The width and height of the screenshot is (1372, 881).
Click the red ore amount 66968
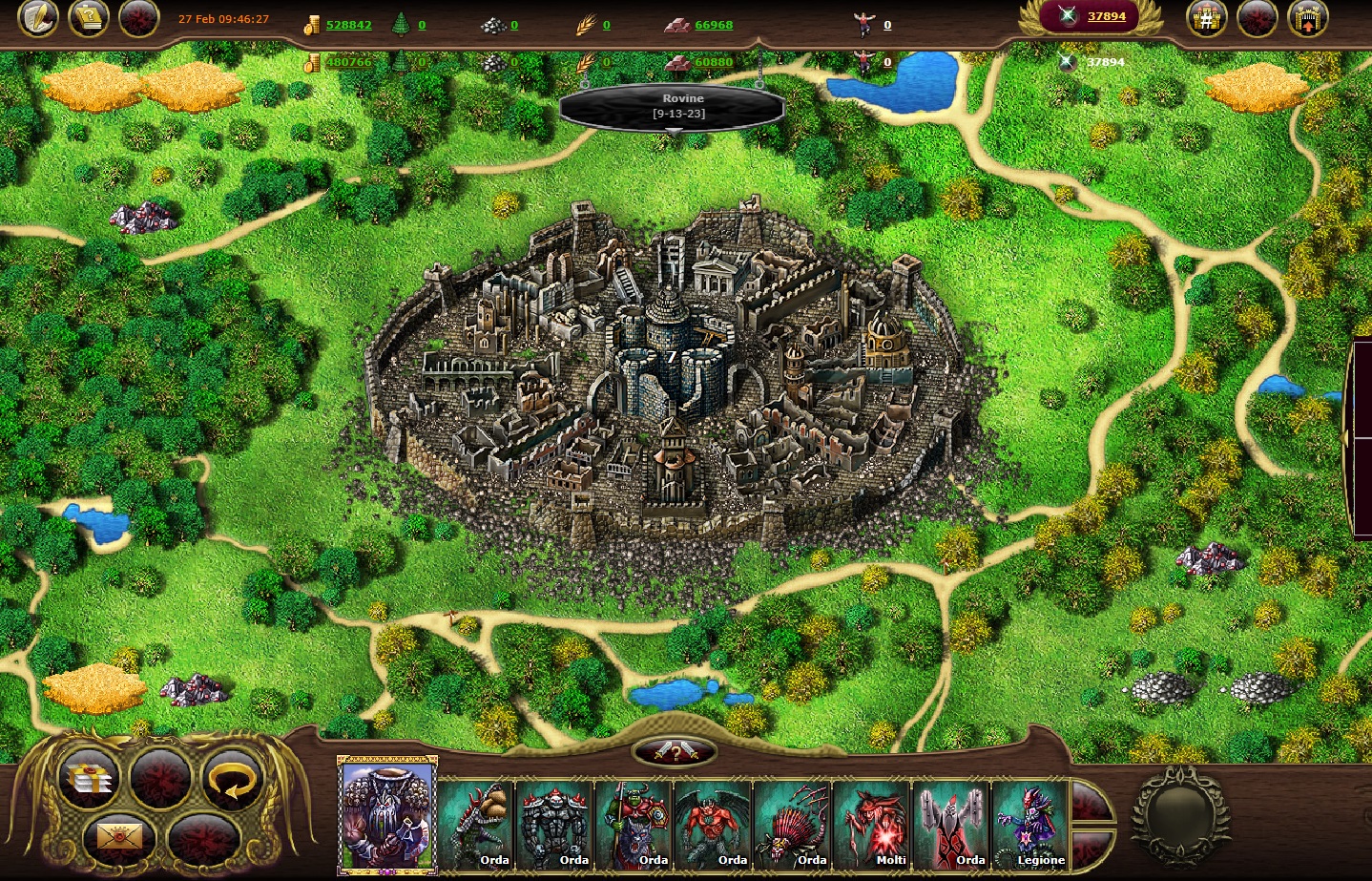pyautogui.click(x=714, y=25)
